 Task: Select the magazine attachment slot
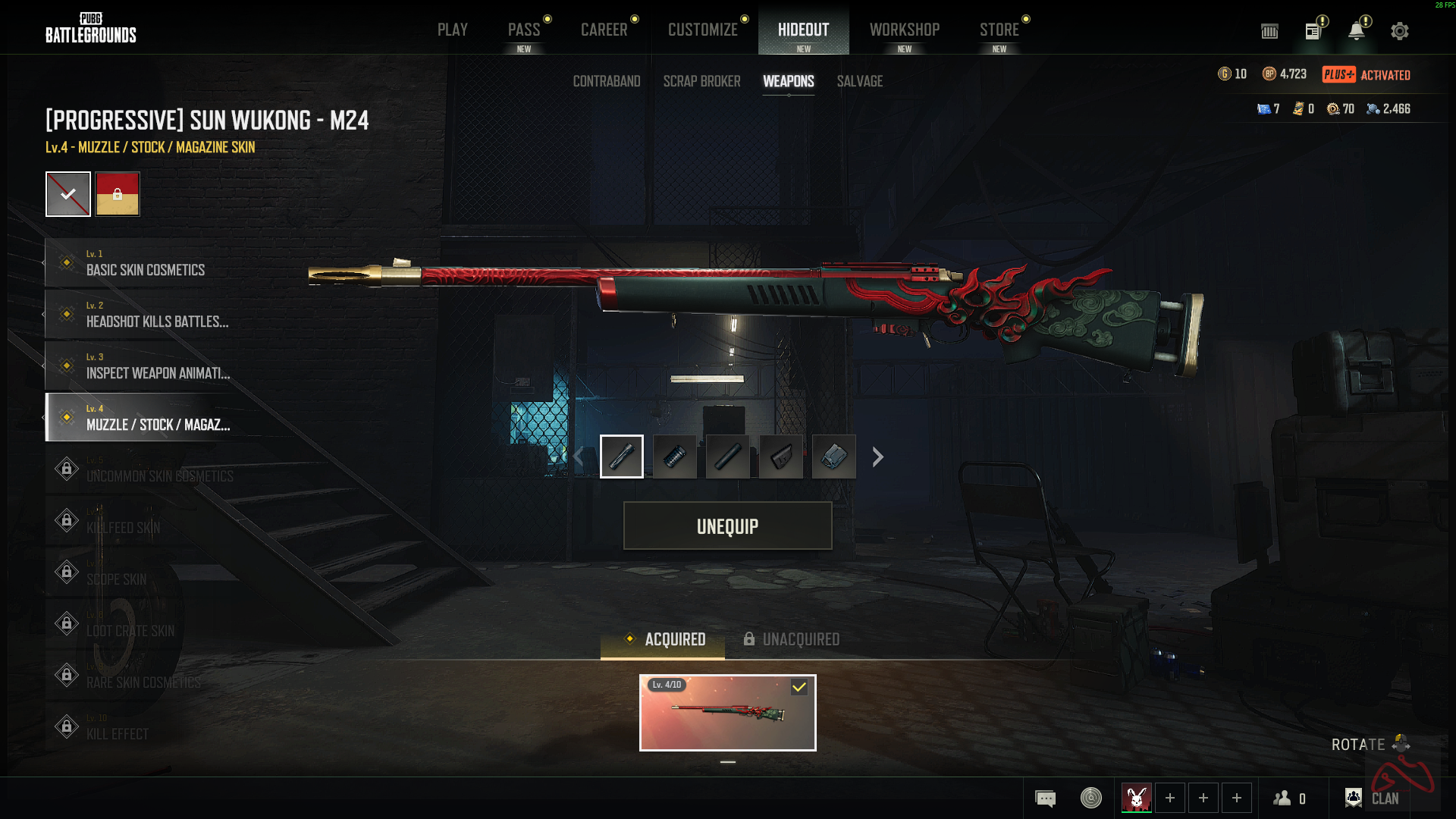pyautogui.click(x=833, y=457)
